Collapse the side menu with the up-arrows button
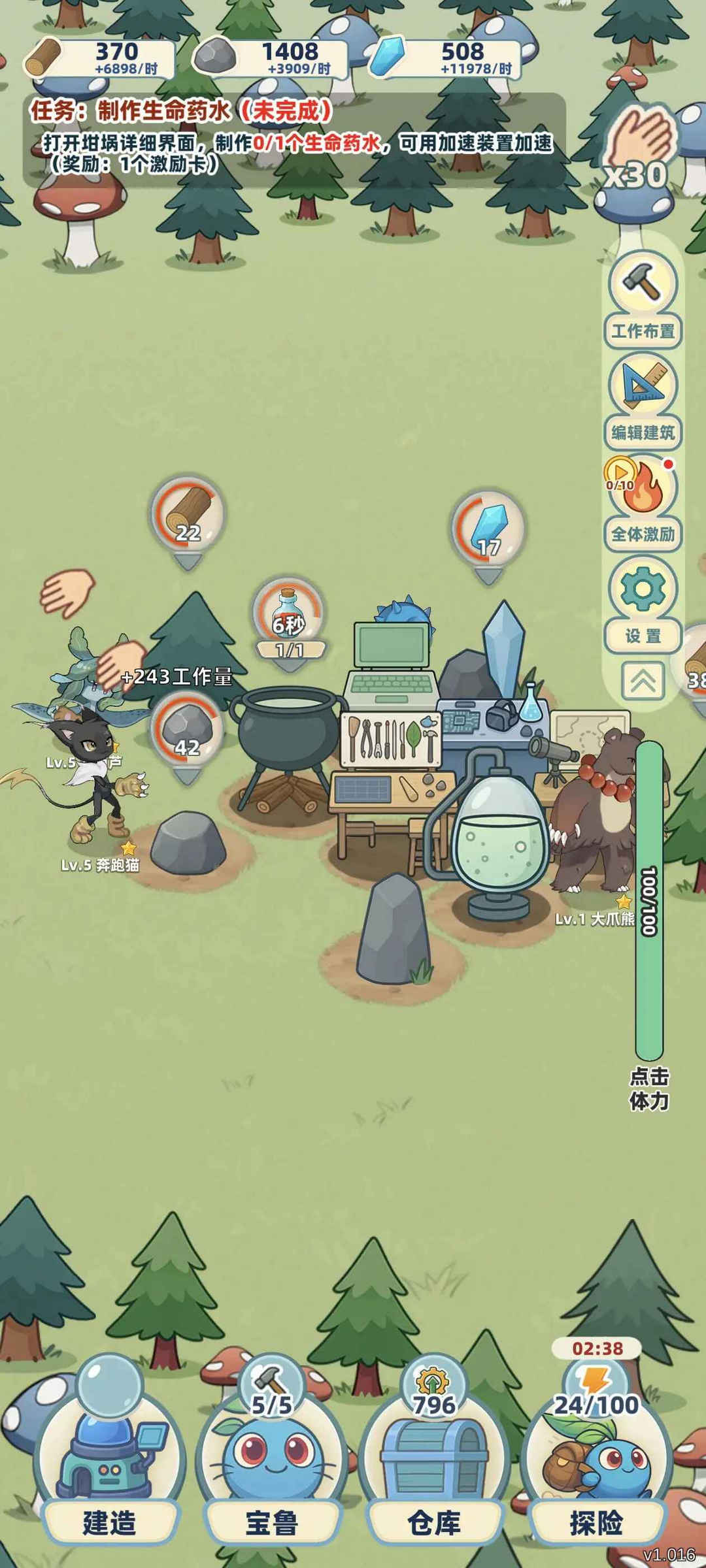Image resolution: width=706 pixels, height=1568 pixels. 643,681
